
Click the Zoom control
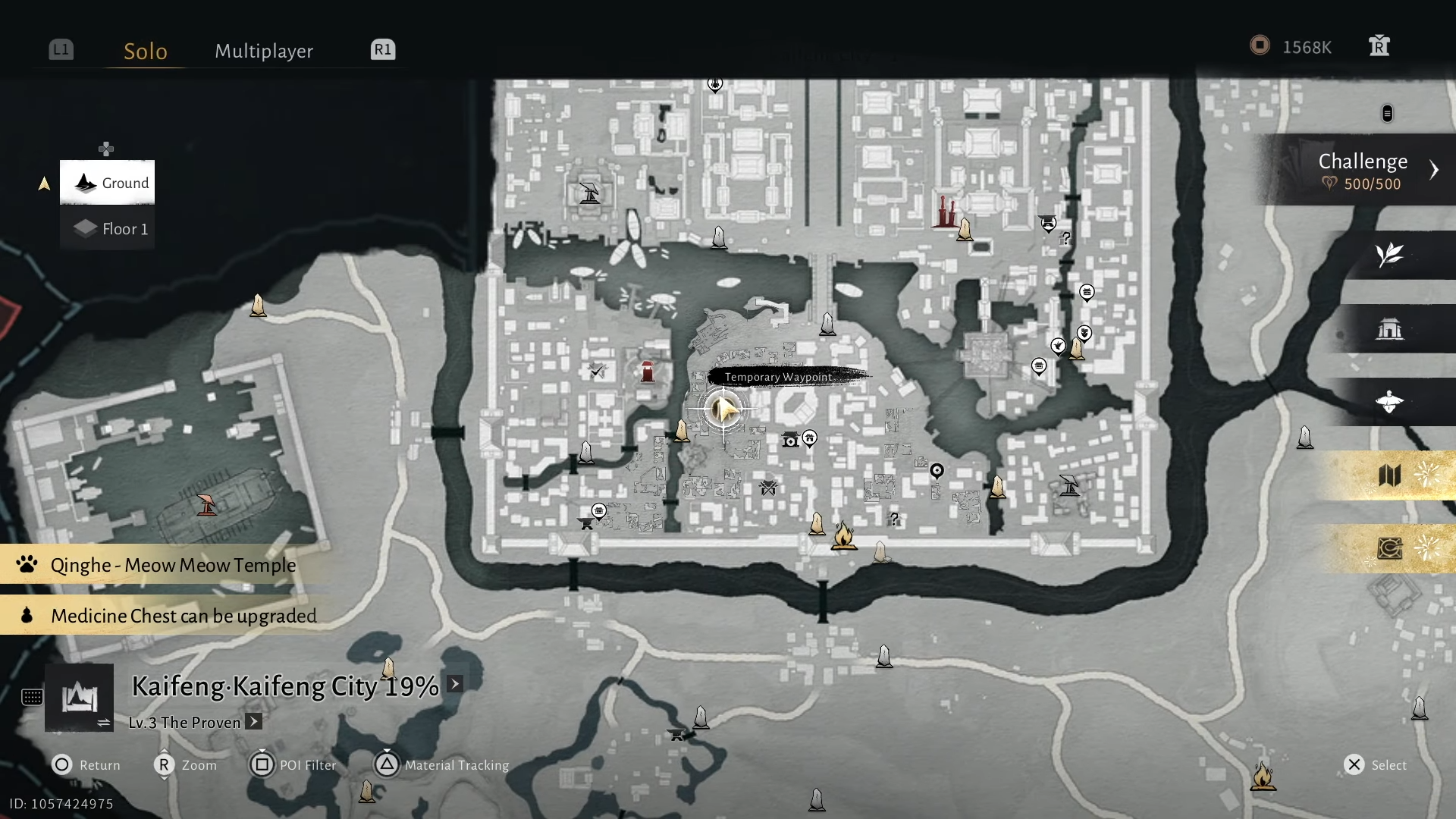164,765
